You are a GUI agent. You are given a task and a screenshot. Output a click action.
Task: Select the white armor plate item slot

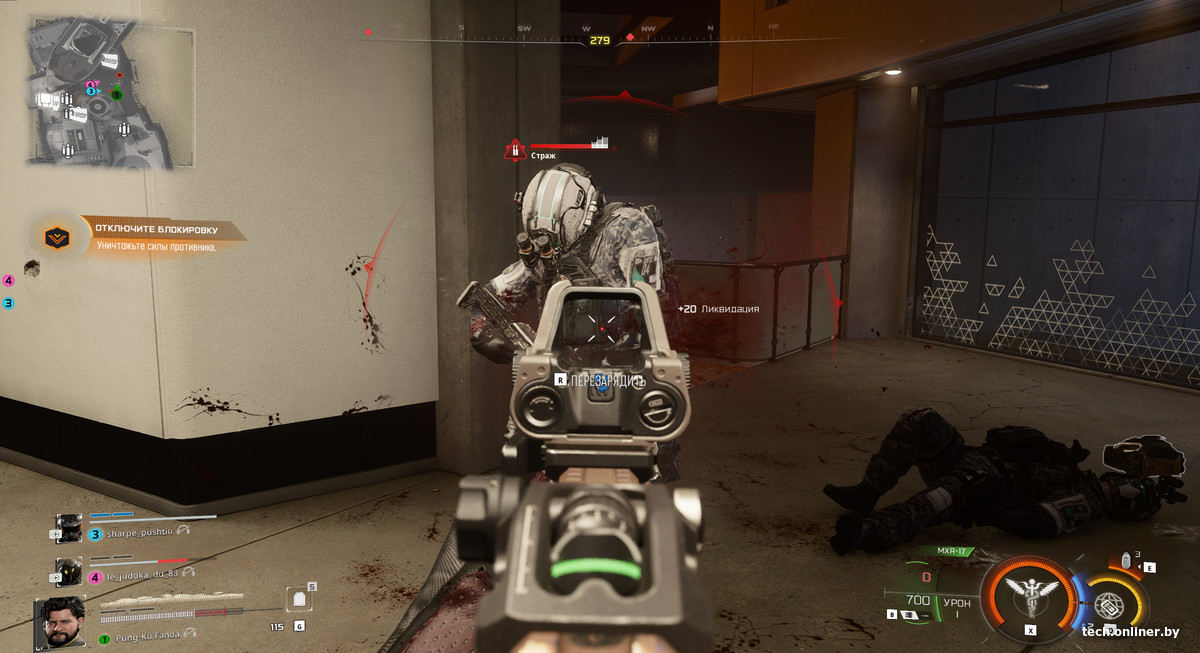297,600
